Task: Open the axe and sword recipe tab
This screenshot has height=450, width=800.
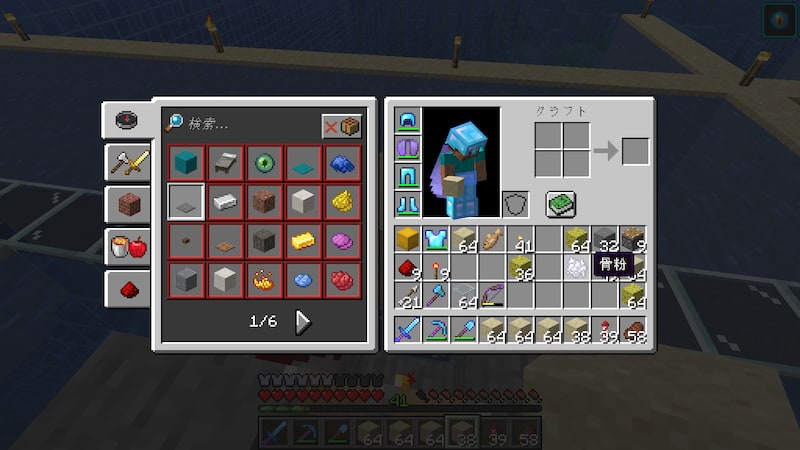Action: pyautogui.click(x=129, y=162)
